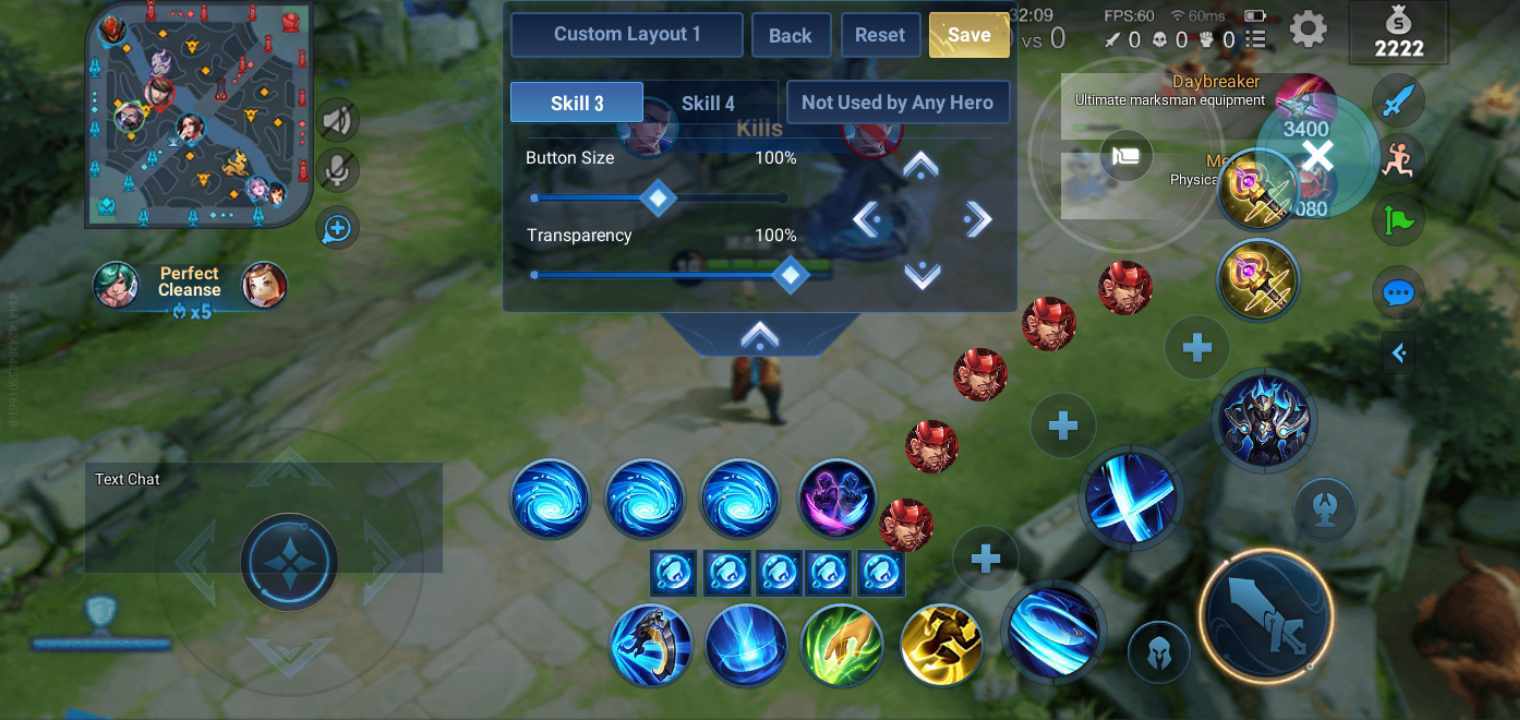
Task: Tap the green retreat flag signal icon
Action: click(x=1398, y=220)
